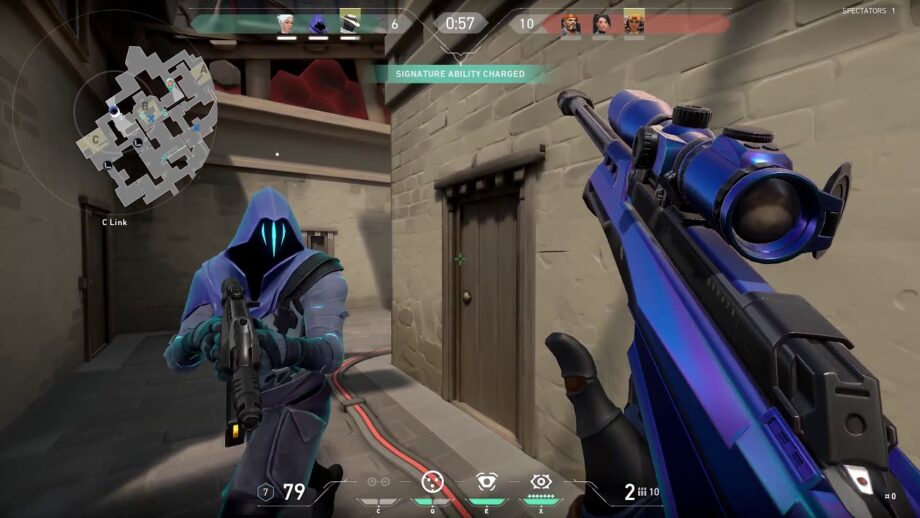Click the dark-haired enemy agent portrait
The height and width of the screenshot is (518, 920).
click(602, 23)
